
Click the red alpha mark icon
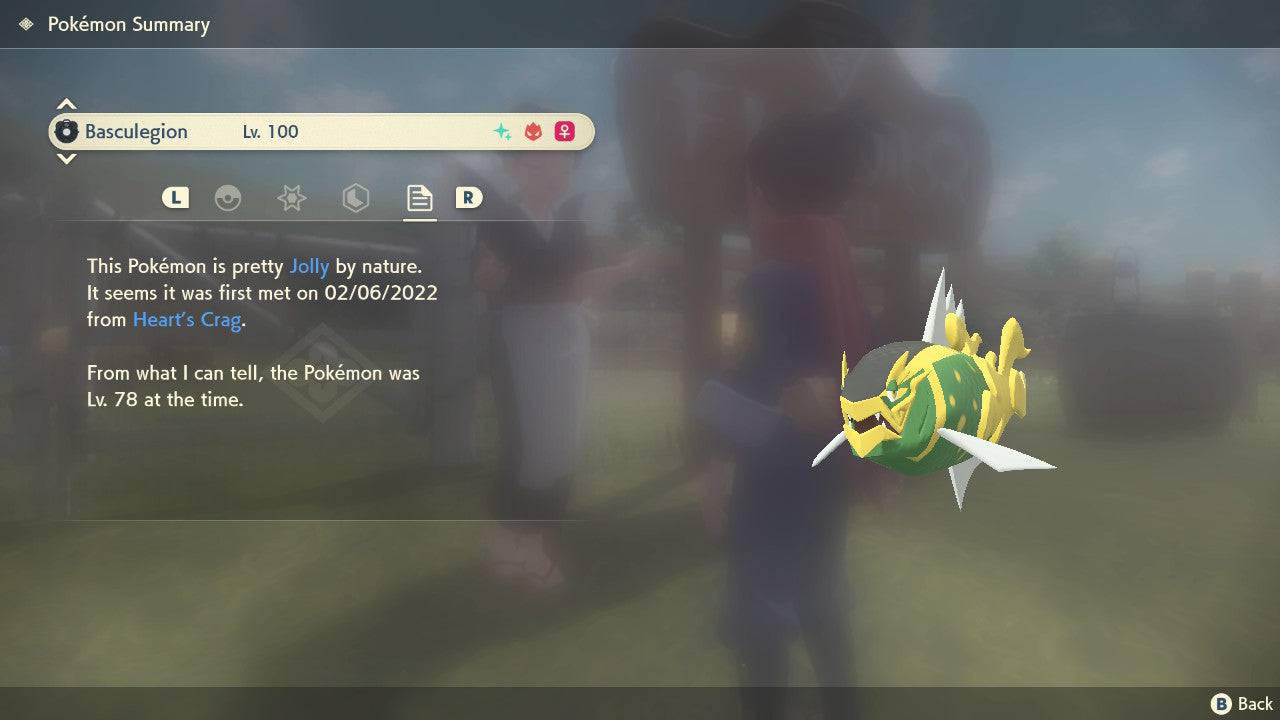pos(531,131)
